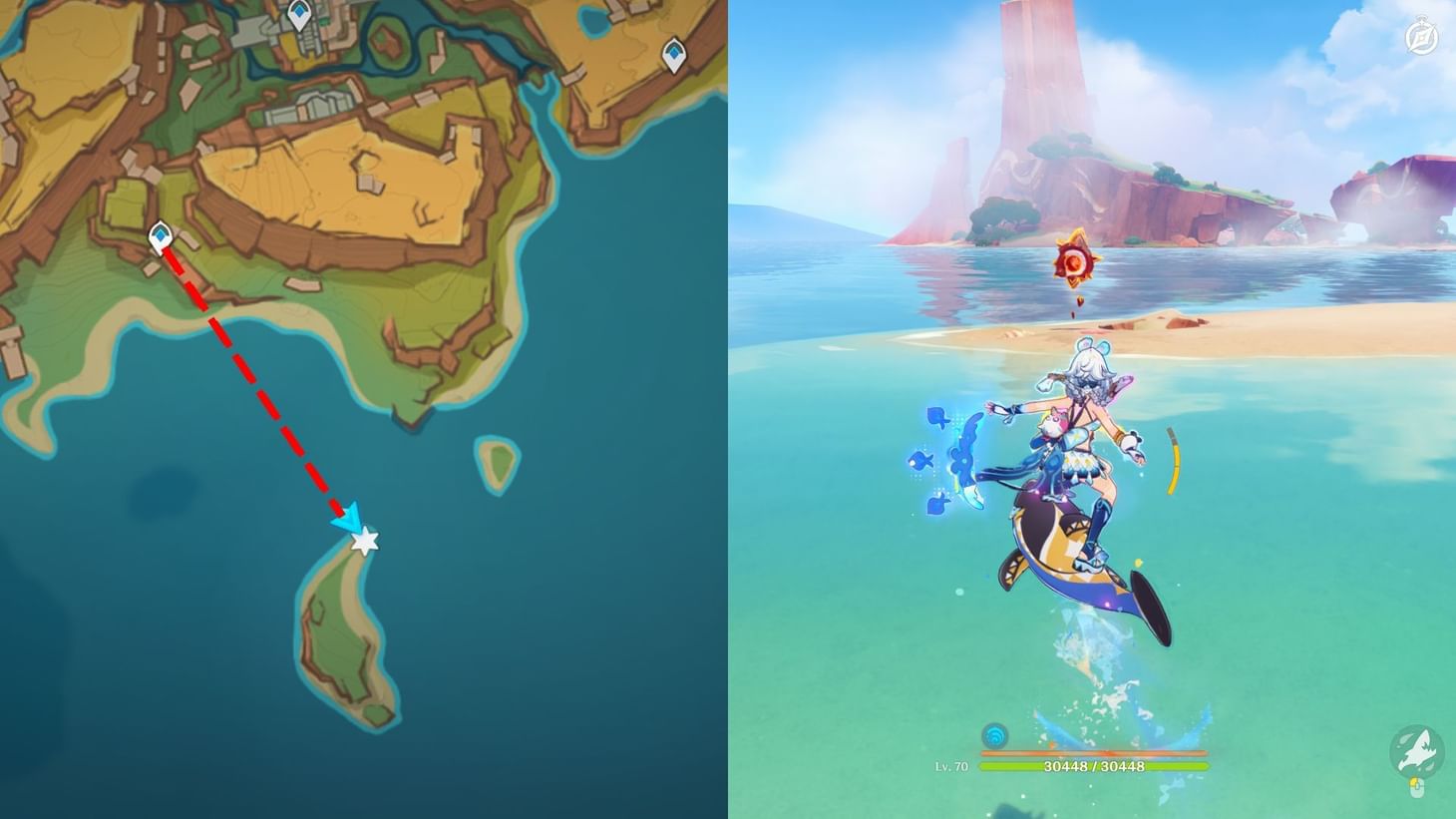Click the tiny island east on the map

coord(496,461)
